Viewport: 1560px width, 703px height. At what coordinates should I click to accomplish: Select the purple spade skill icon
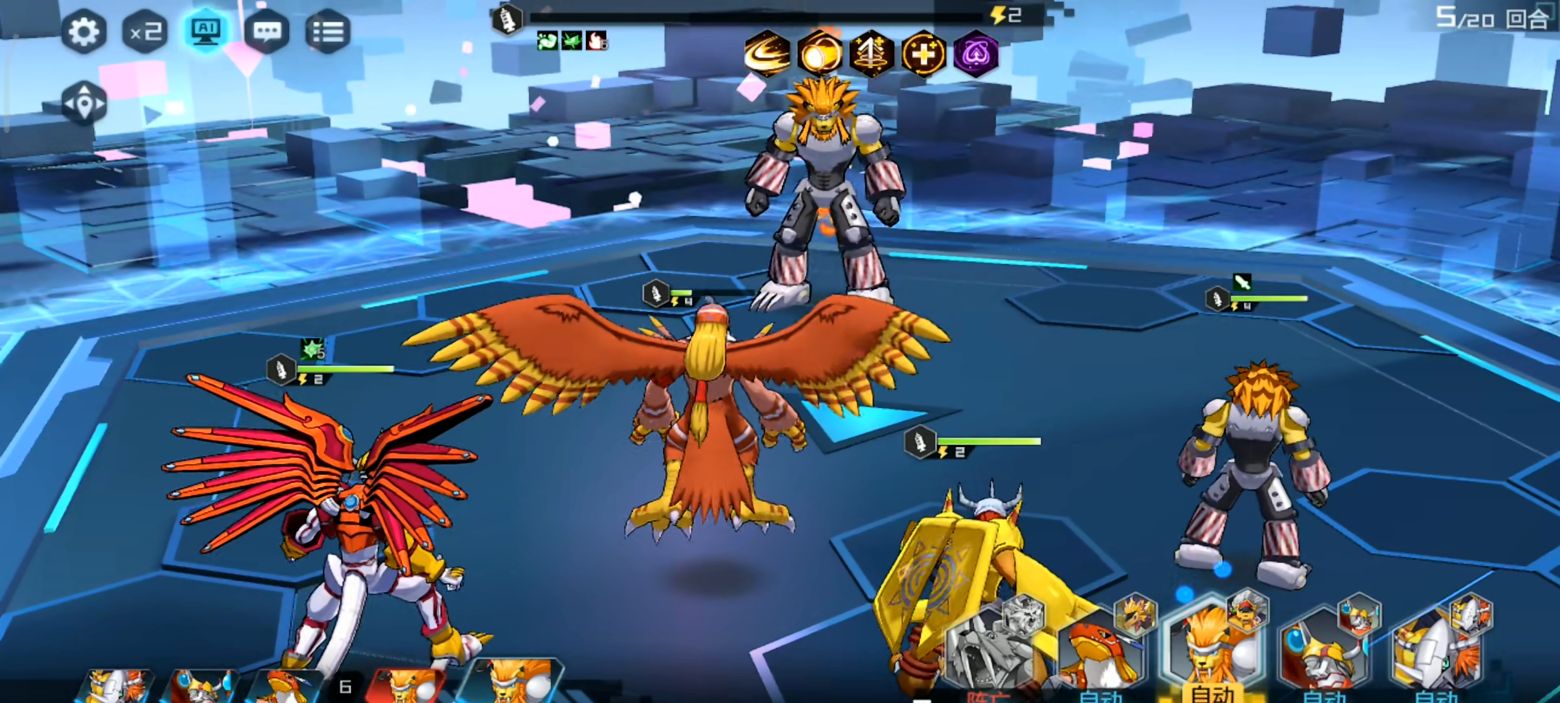(x=976, y=53)
